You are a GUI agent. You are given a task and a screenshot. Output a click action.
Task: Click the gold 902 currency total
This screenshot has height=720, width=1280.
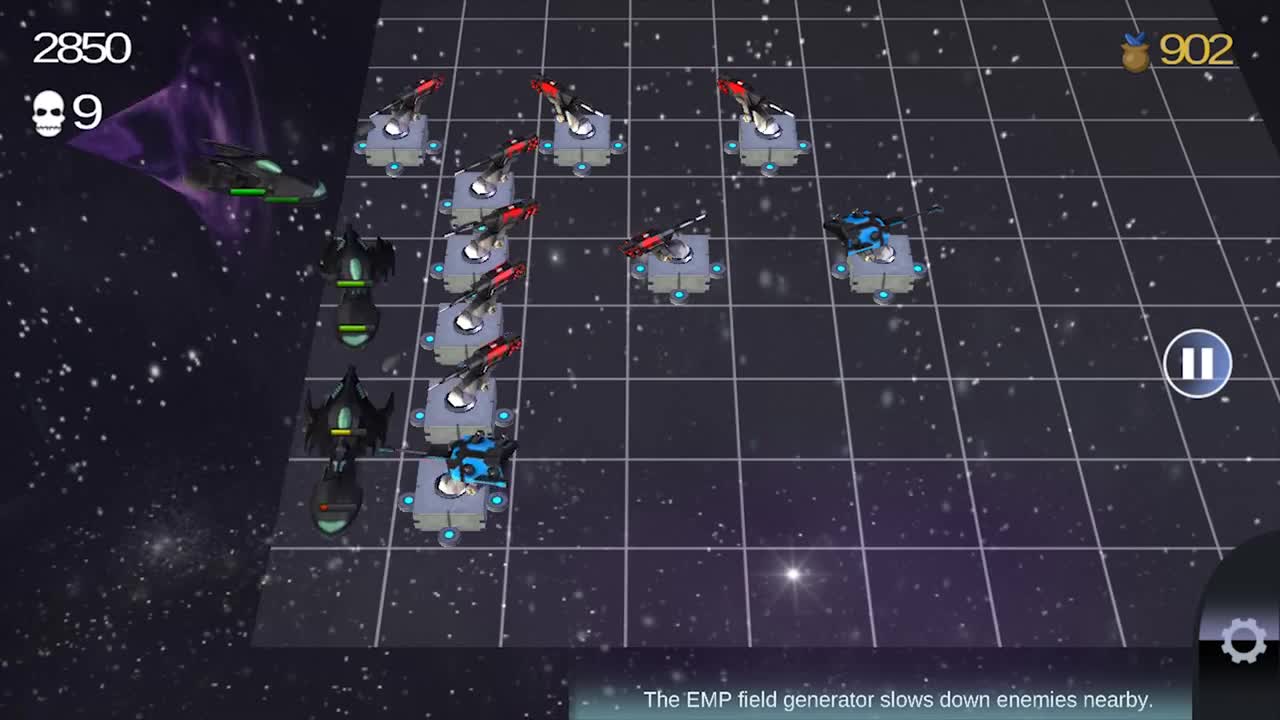(x=1198, y=47)
